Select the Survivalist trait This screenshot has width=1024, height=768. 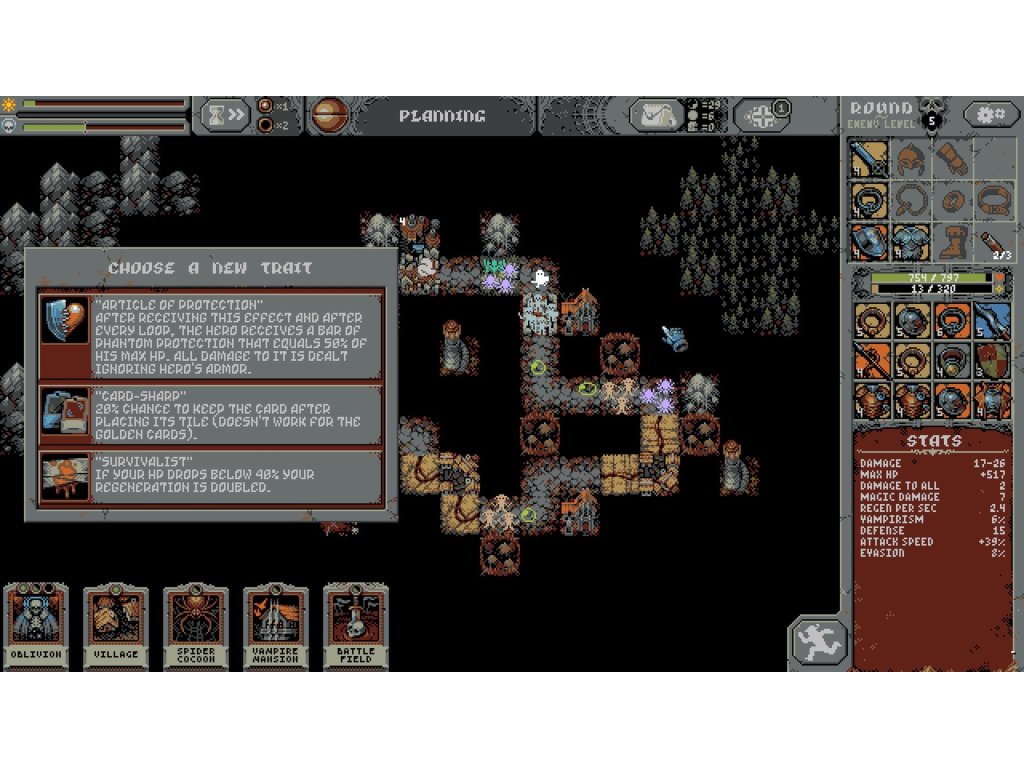[211, 478]
